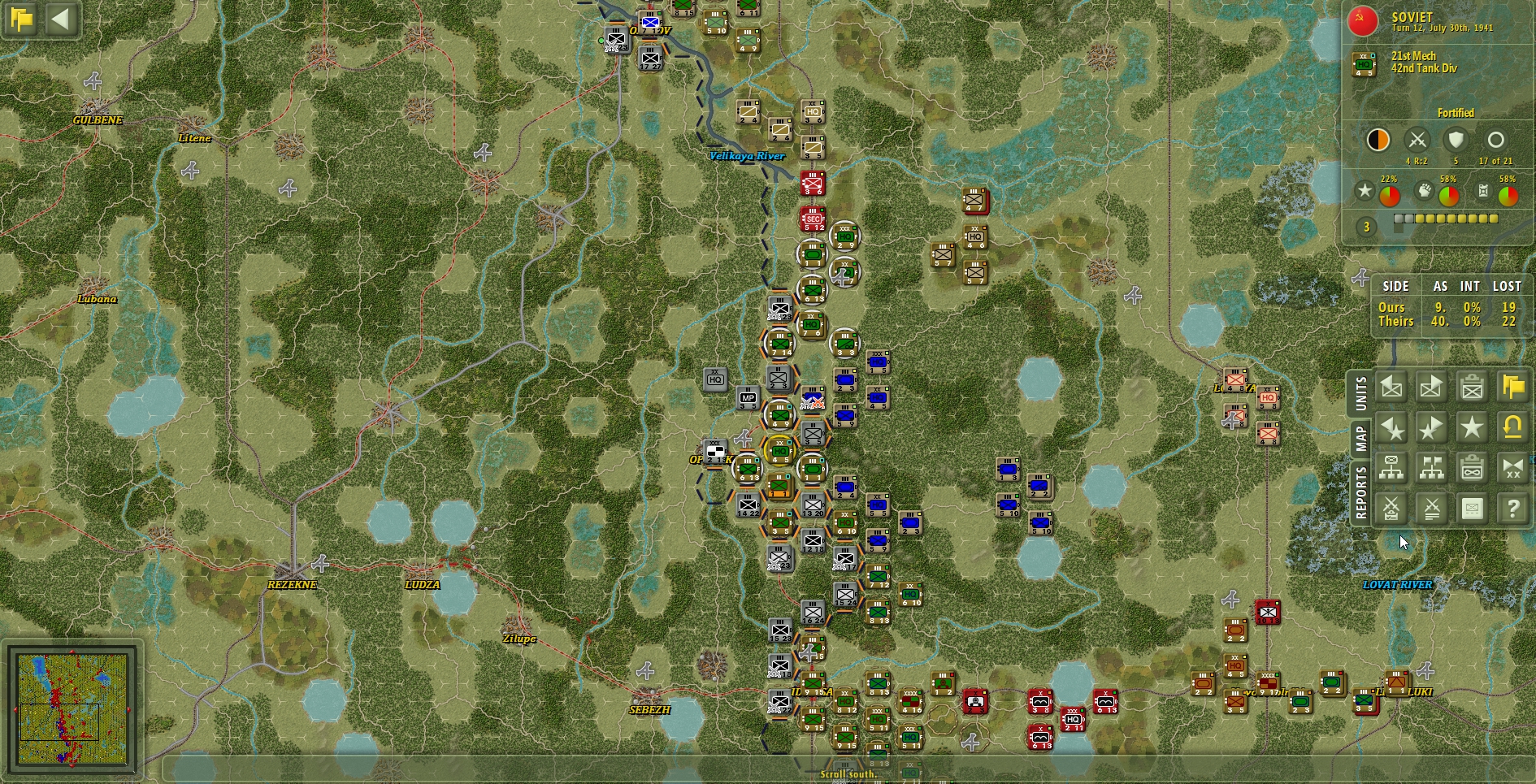
Task: Toggle objectives with the yellow flag button
Action: (x=1514, y=387)
